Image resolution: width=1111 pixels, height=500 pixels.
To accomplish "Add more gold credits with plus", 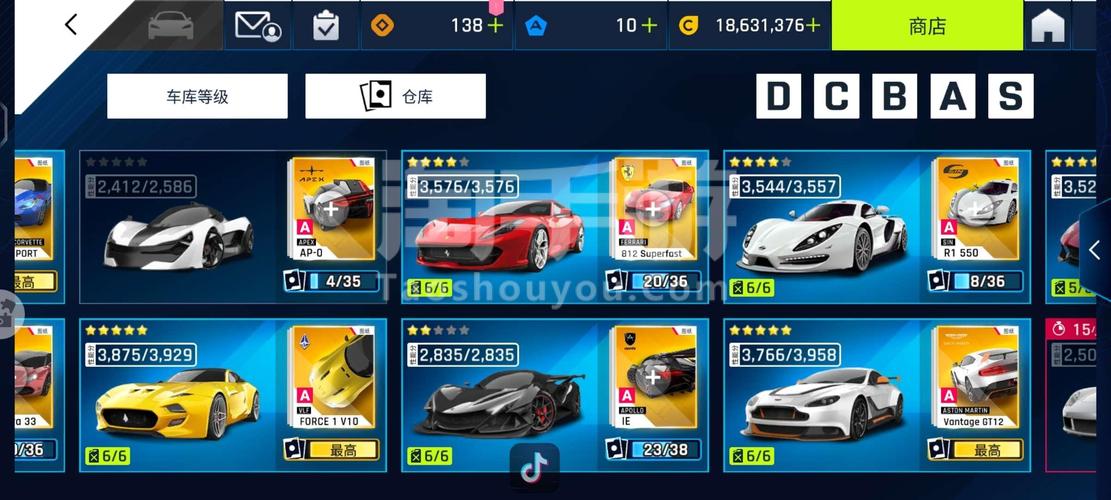I will pyautogui.click(x=813, y=26).
